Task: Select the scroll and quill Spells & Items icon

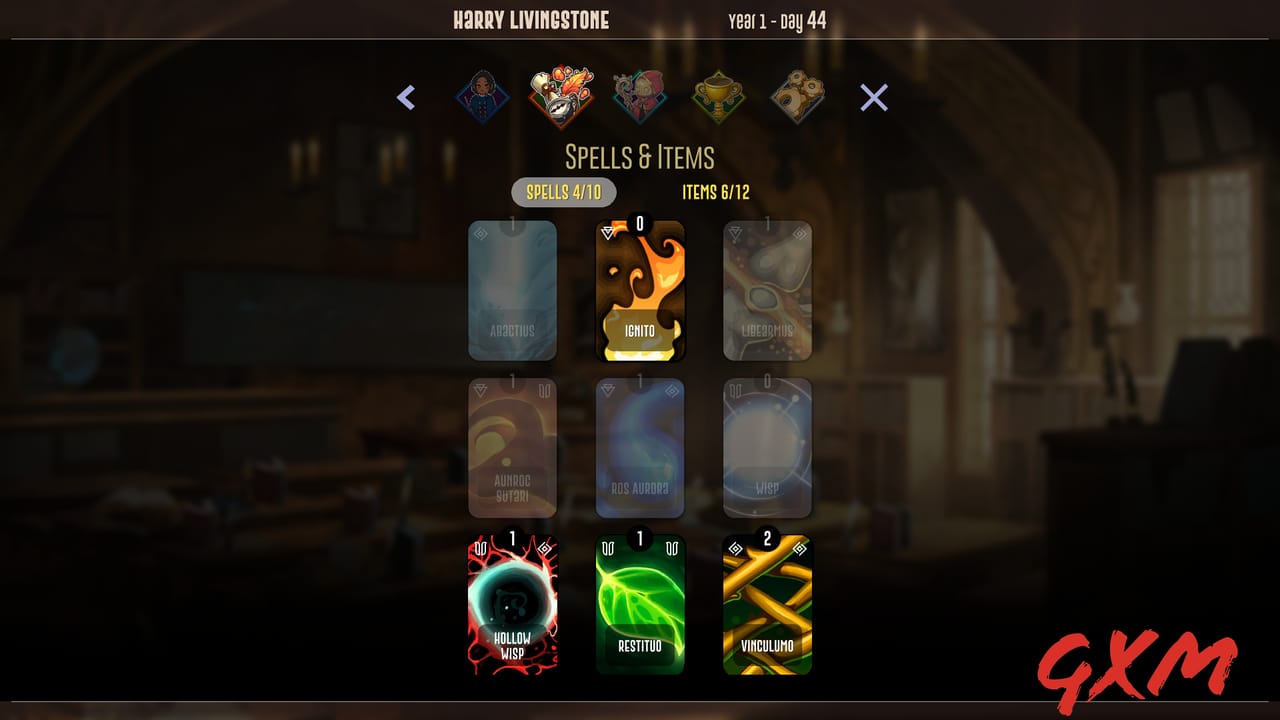Action: tap(561, 95)
